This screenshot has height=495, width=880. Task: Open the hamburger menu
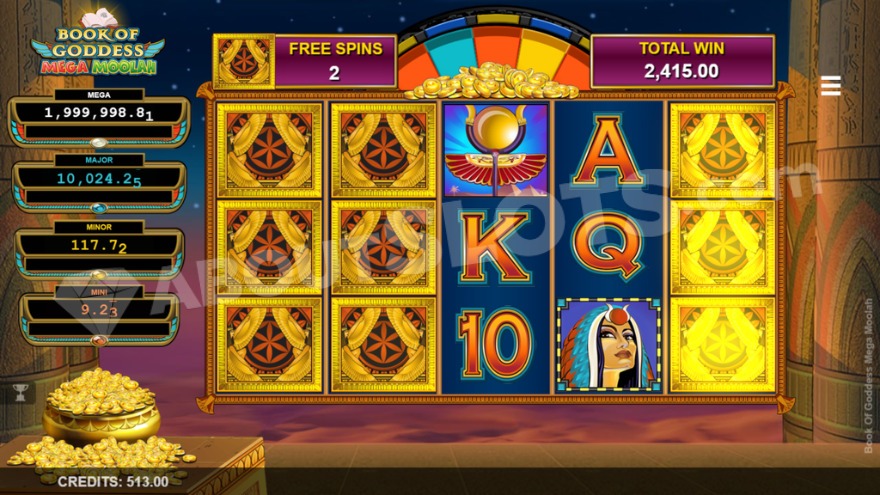830,86
